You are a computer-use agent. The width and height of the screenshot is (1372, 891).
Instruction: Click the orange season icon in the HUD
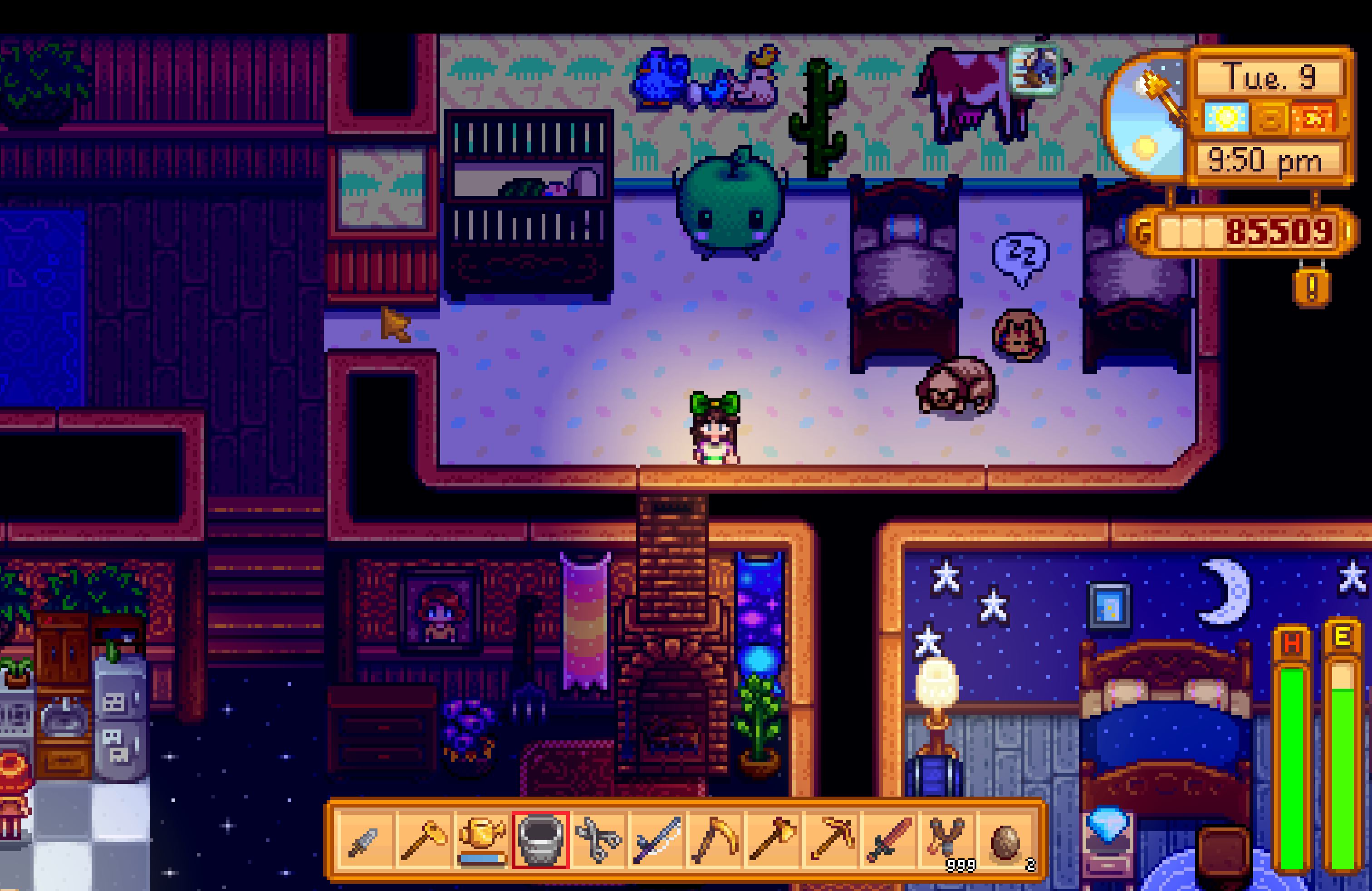tap(1270, 117)
